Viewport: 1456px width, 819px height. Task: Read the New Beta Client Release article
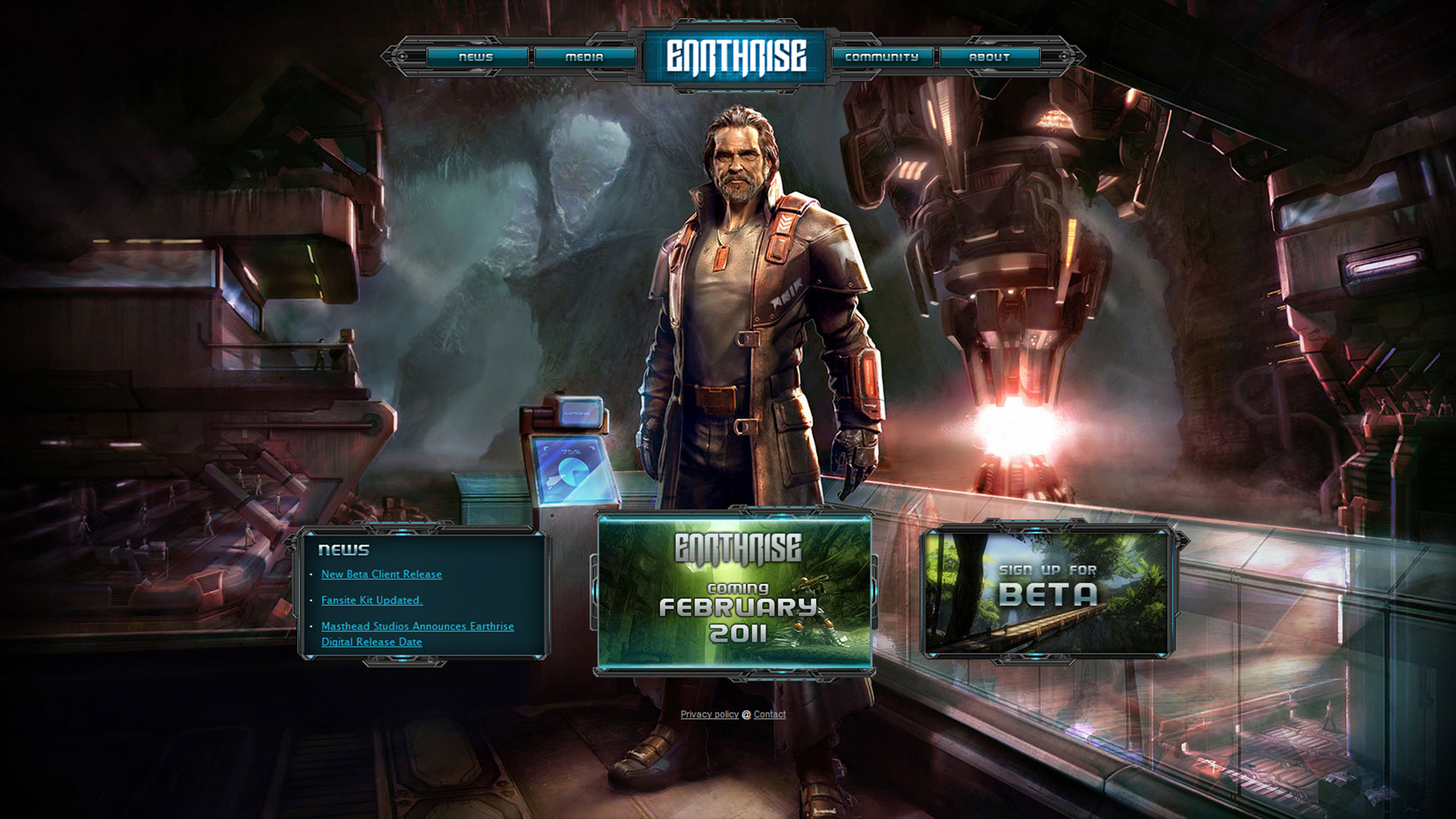coord(381,575)
